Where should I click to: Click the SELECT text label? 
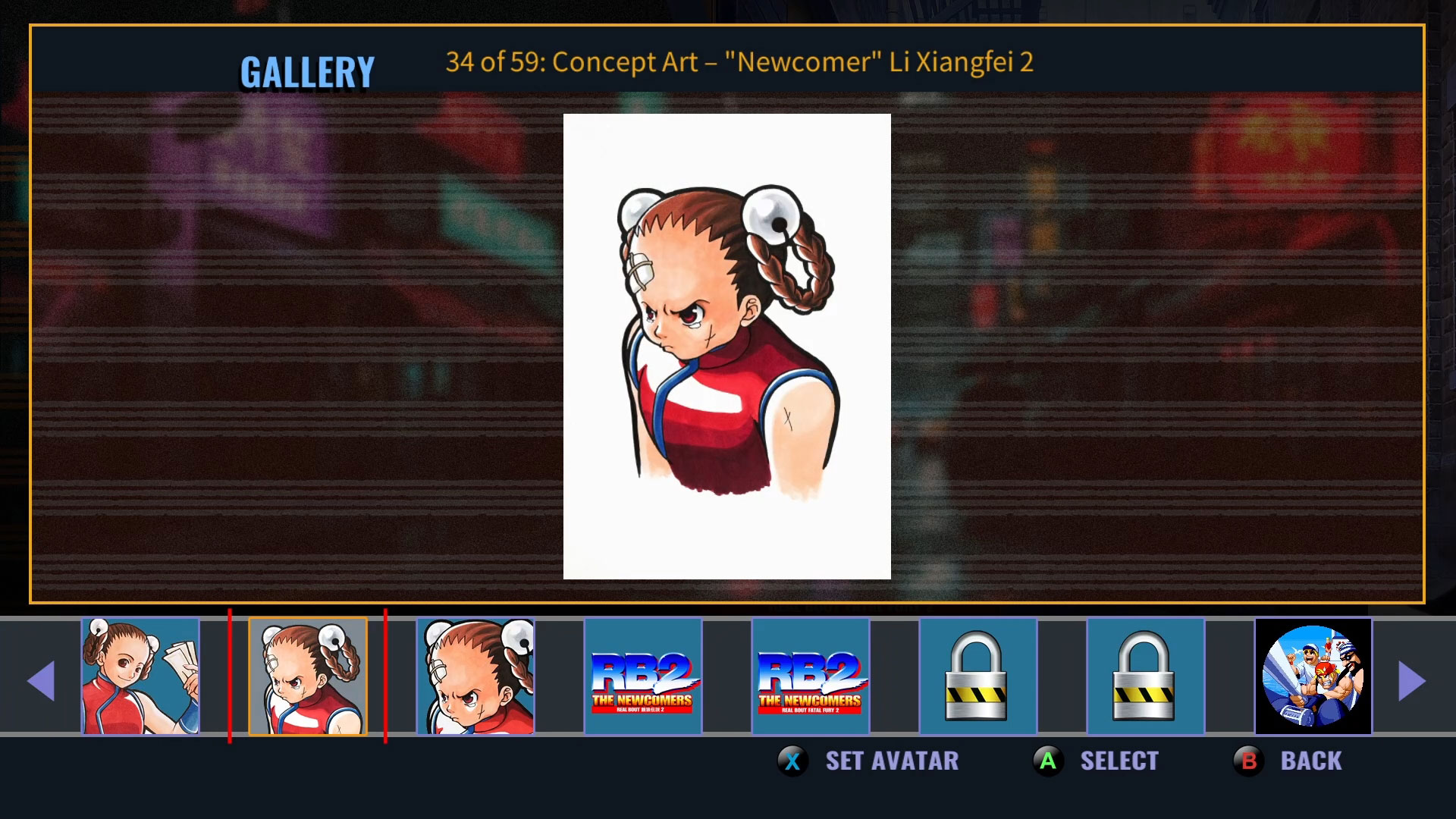click(x=1119, y=761)
